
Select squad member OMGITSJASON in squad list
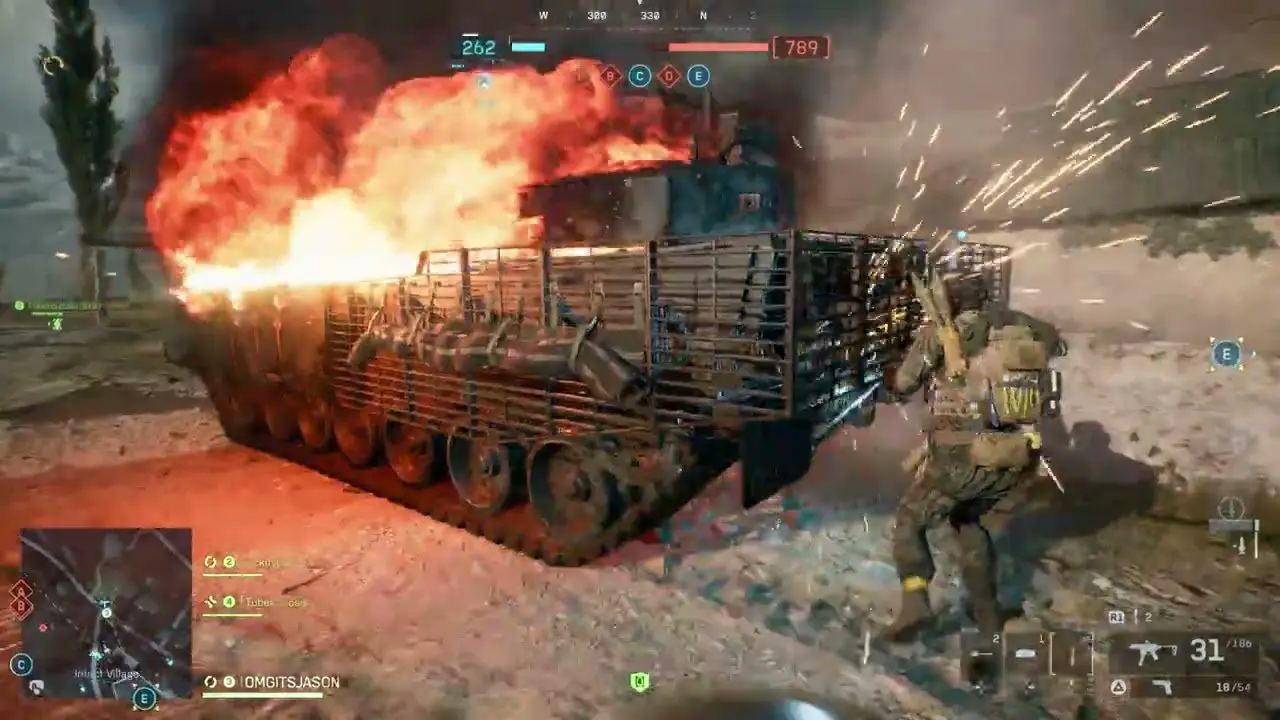pos(291,682)
